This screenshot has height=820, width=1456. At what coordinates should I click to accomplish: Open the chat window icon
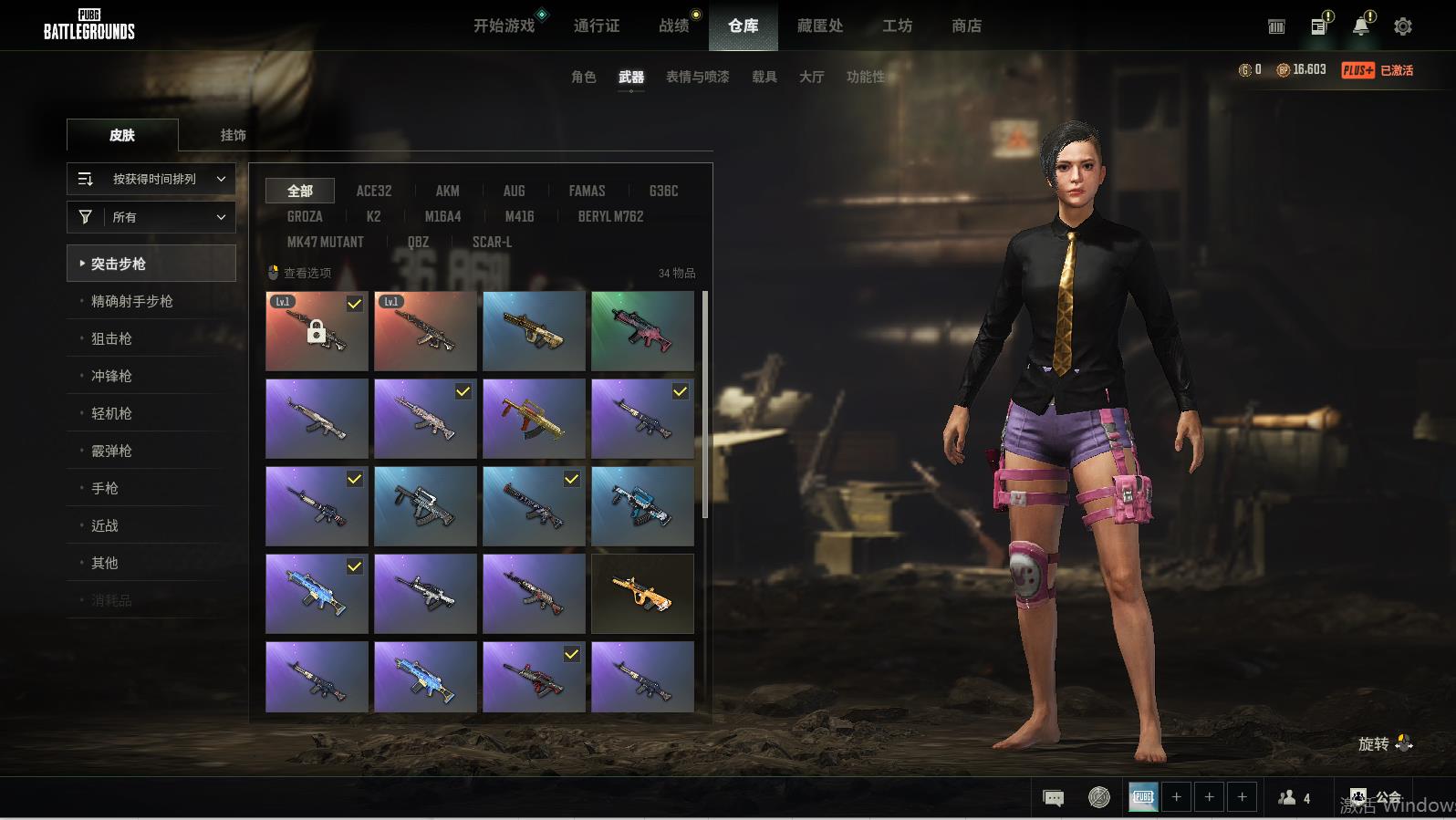pyautogui.click(x=1053, y=798)
